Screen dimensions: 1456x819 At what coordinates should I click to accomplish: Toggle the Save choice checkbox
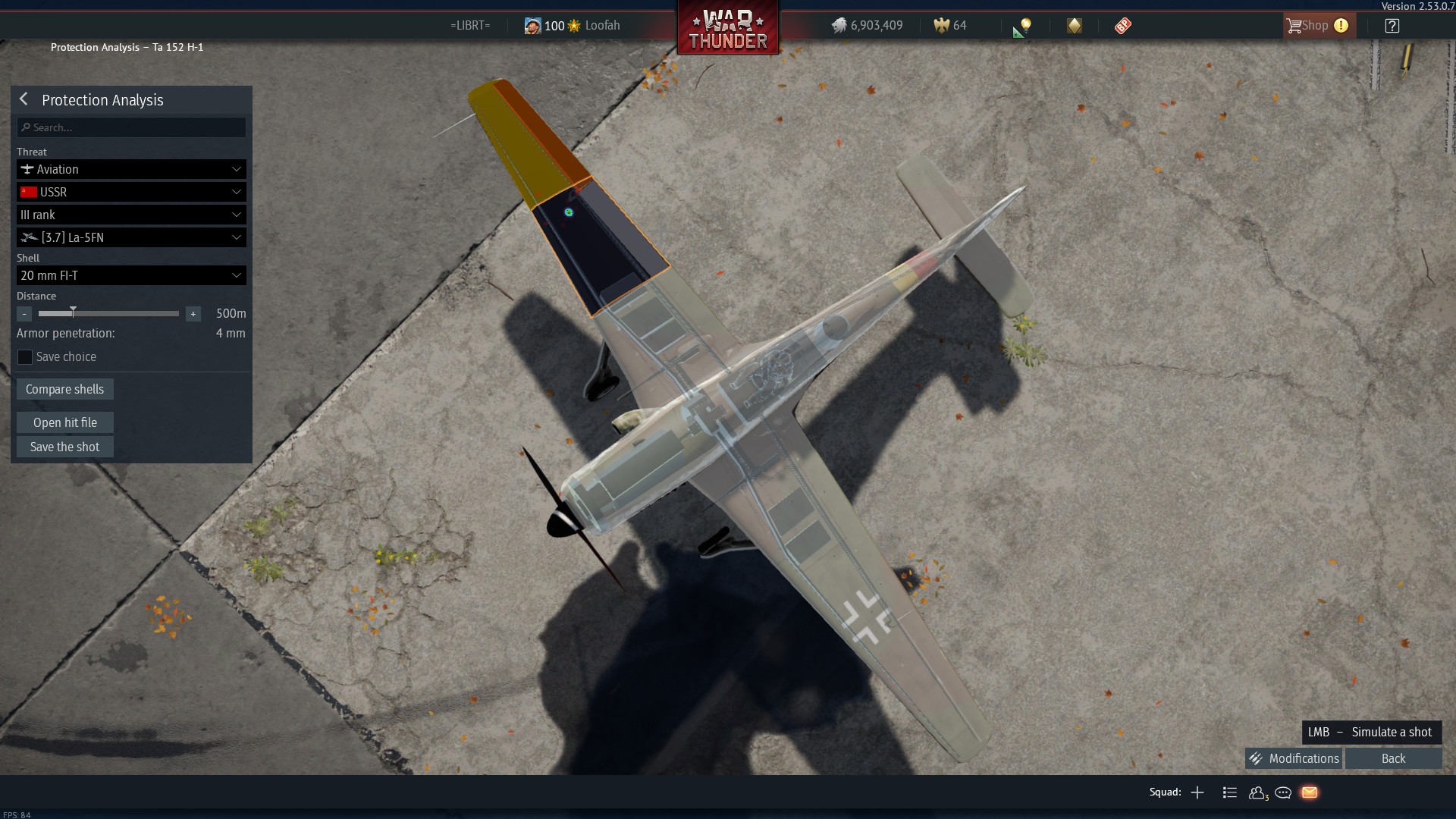(x=25, y=357)
